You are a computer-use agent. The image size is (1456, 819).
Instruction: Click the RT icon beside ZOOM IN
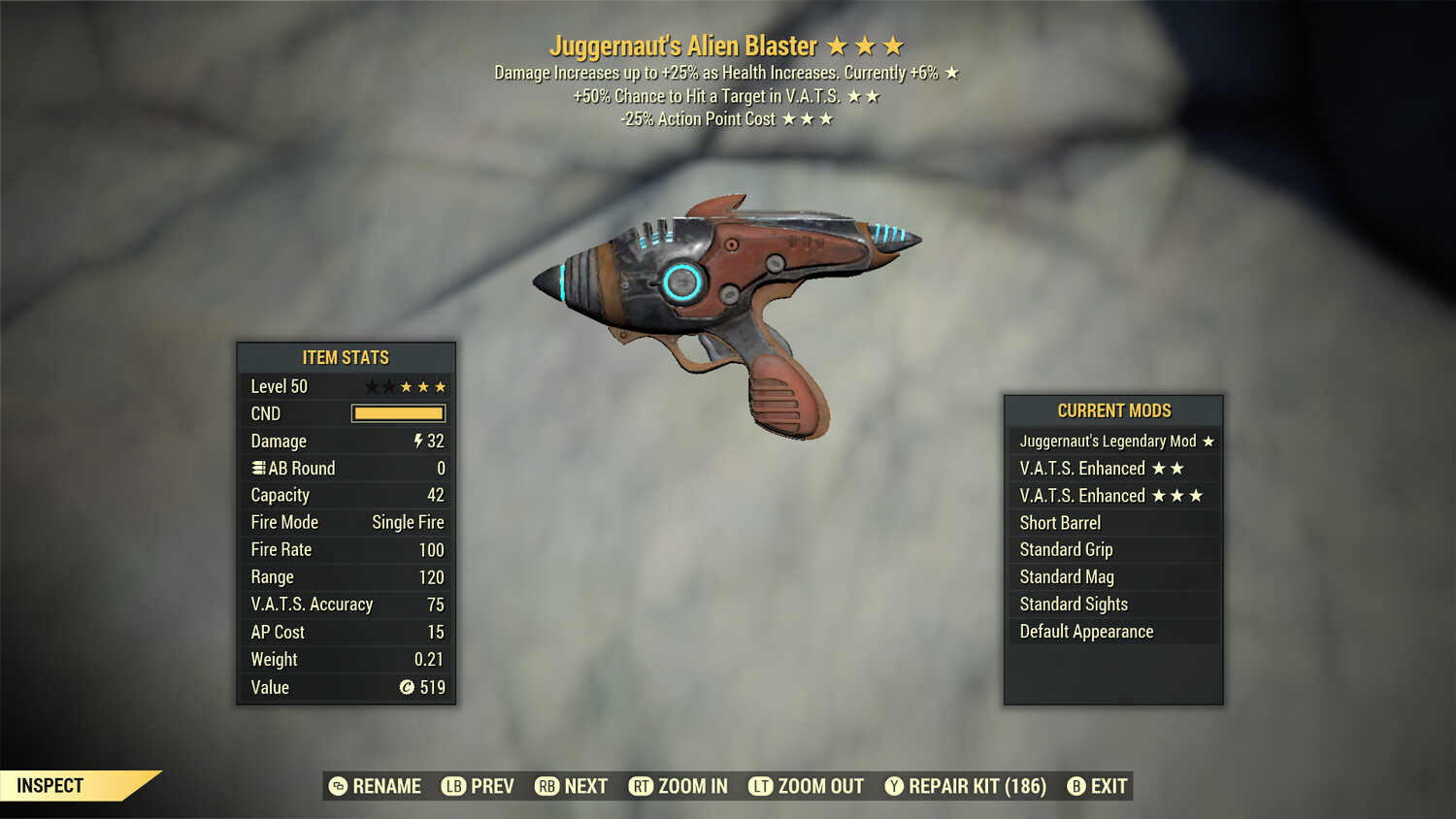tap(641, 786)
